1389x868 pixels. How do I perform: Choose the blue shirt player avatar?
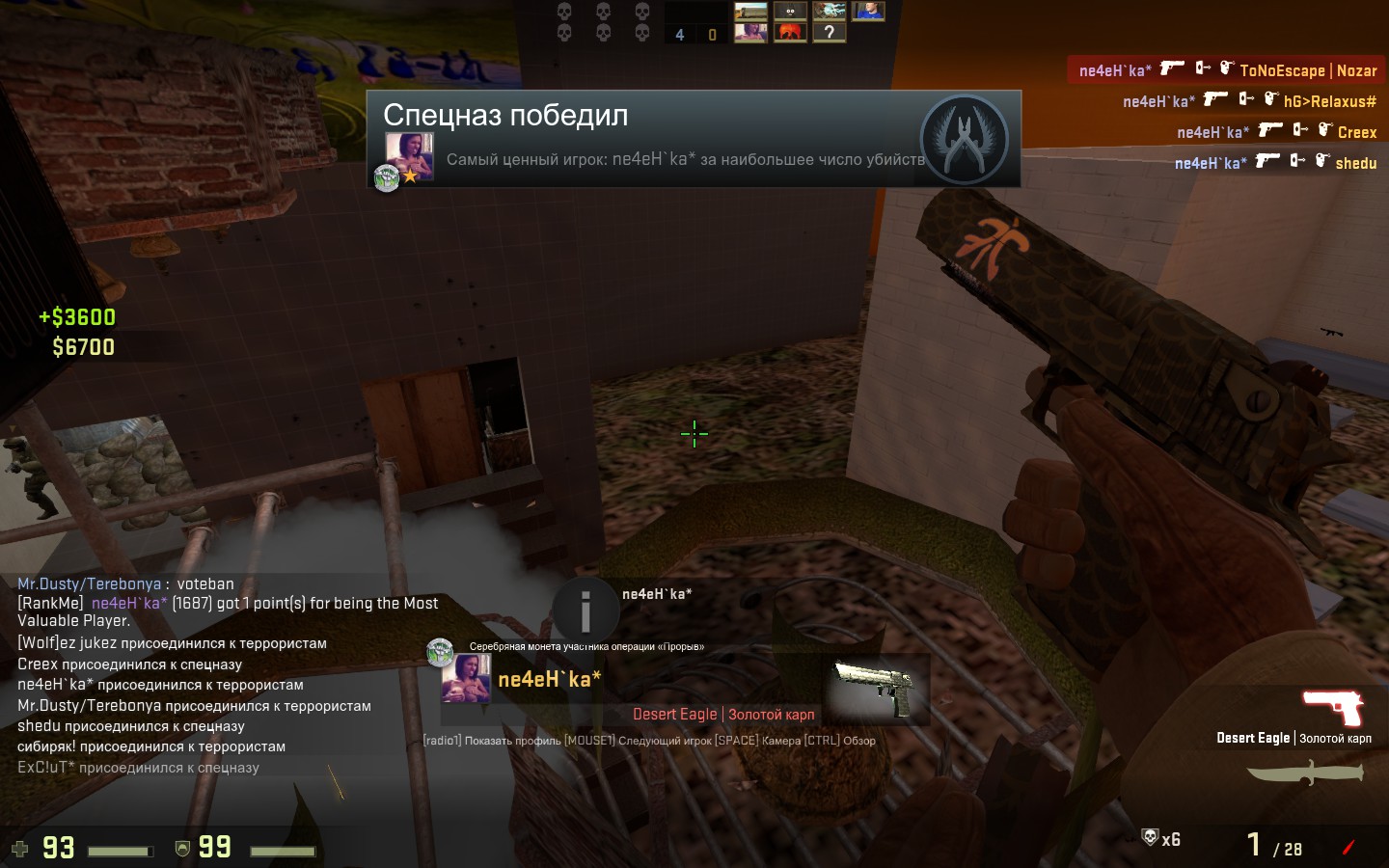click(x=868, y=12)
